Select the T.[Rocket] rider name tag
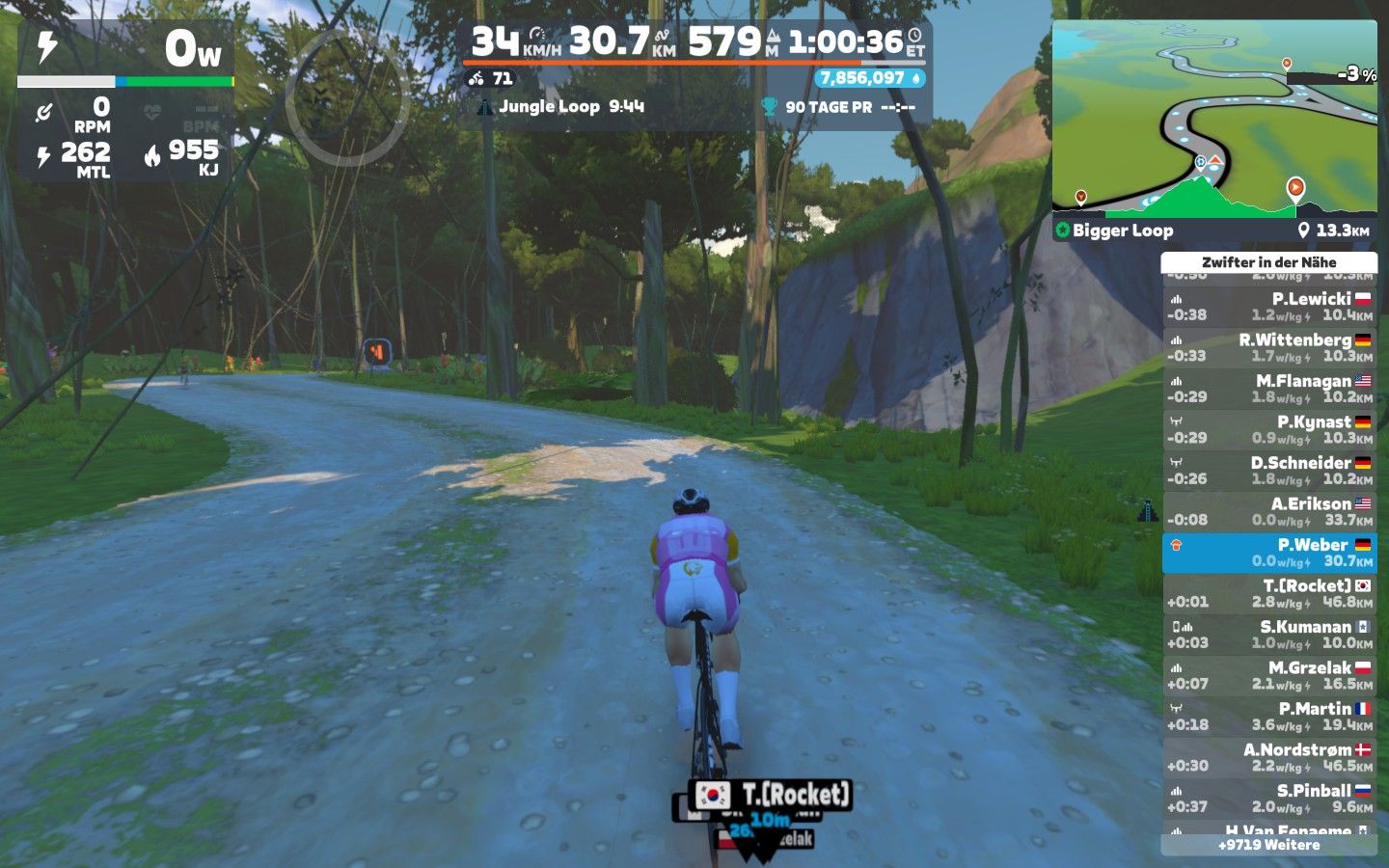1389x868 pixels. (x=772, y=795)
